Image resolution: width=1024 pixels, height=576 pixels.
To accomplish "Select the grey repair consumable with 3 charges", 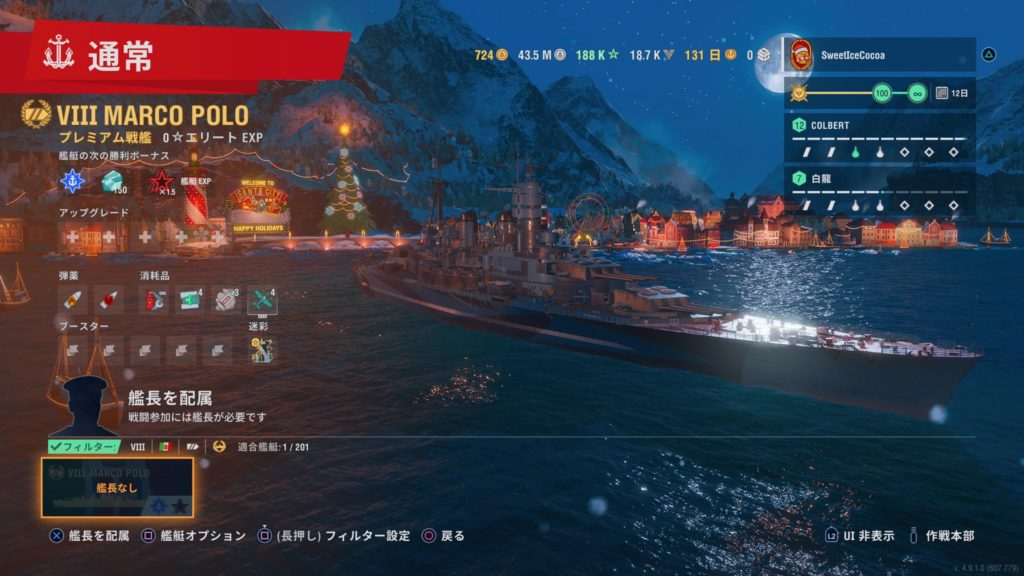I will click(x=226, y=299).
